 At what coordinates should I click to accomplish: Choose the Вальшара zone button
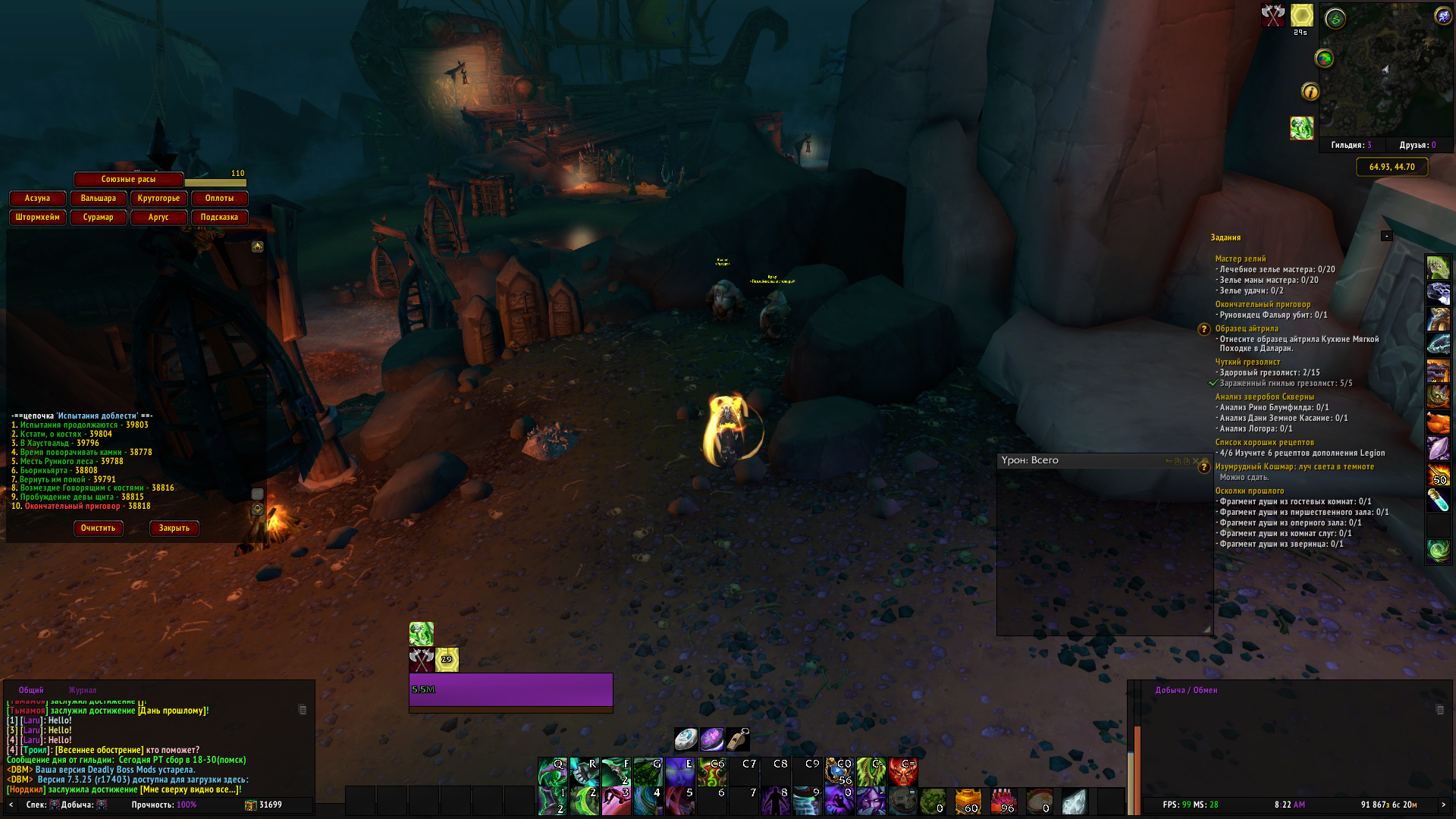point(98,198)
